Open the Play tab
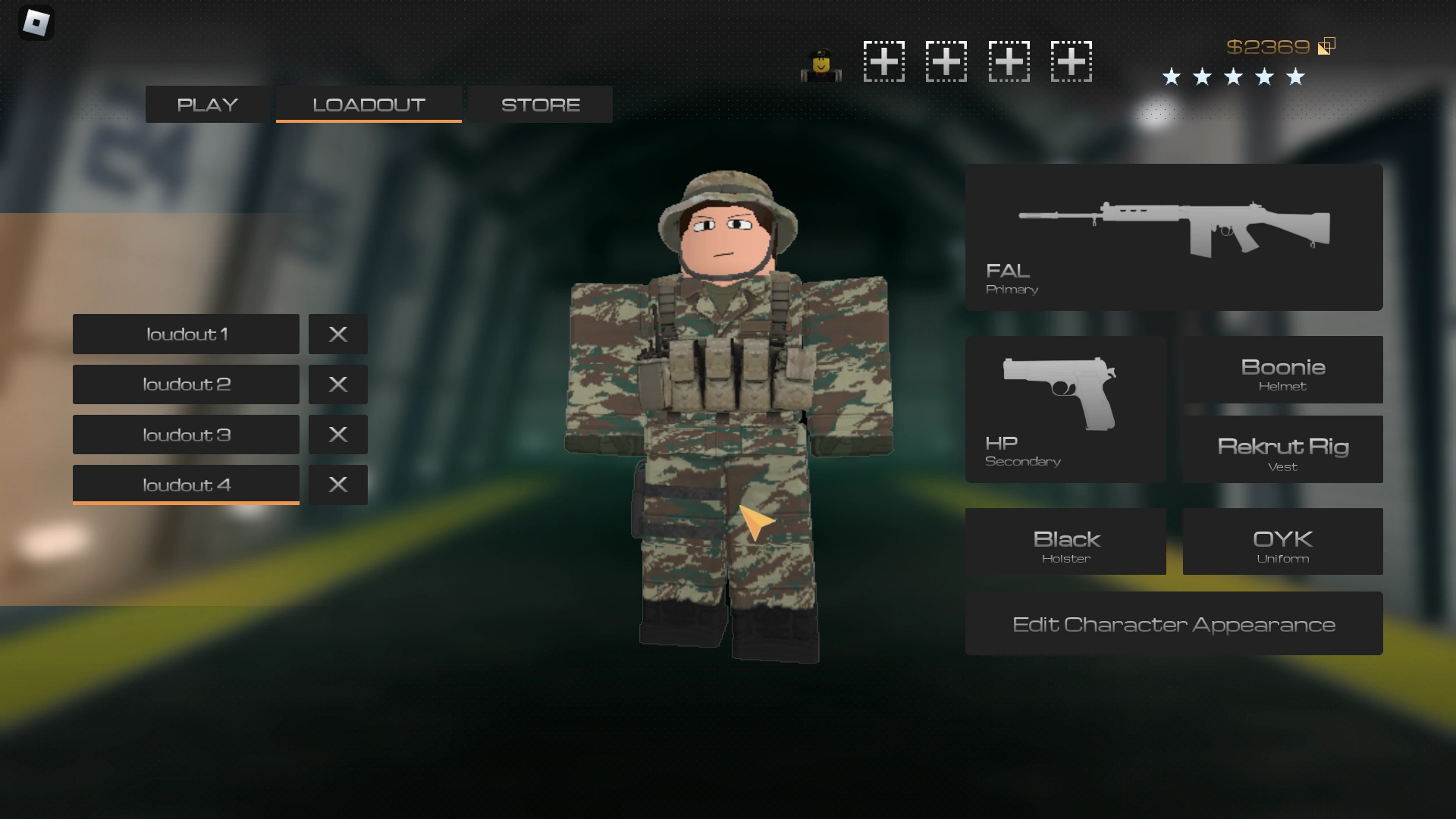1456x819 pixels. pos(206,104)
